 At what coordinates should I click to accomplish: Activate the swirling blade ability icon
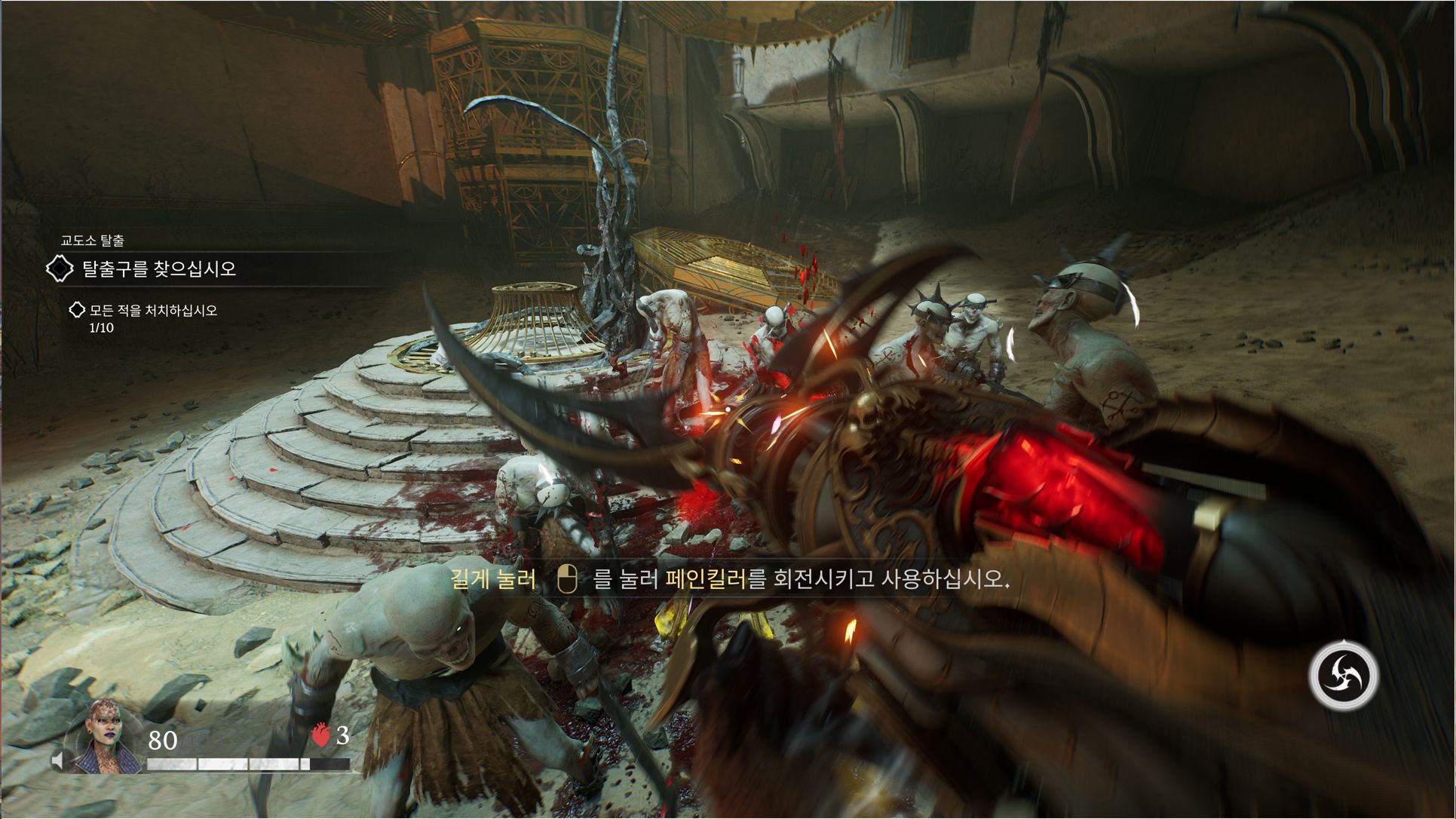point(1343,676)
